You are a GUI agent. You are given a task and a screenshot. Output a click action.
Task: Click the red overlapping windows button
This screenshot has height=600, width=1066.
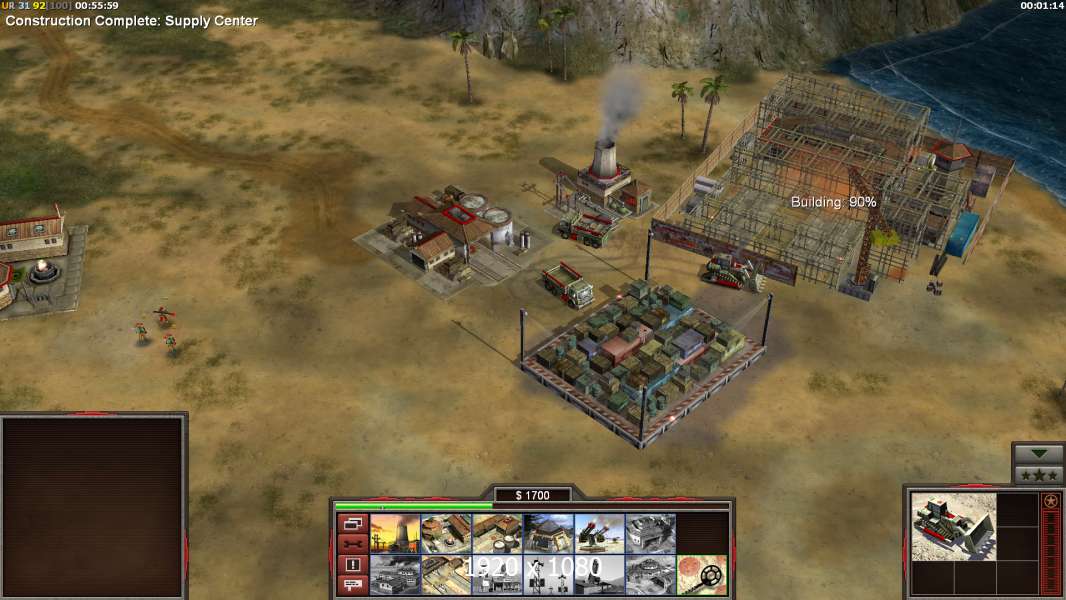point(352,523)
